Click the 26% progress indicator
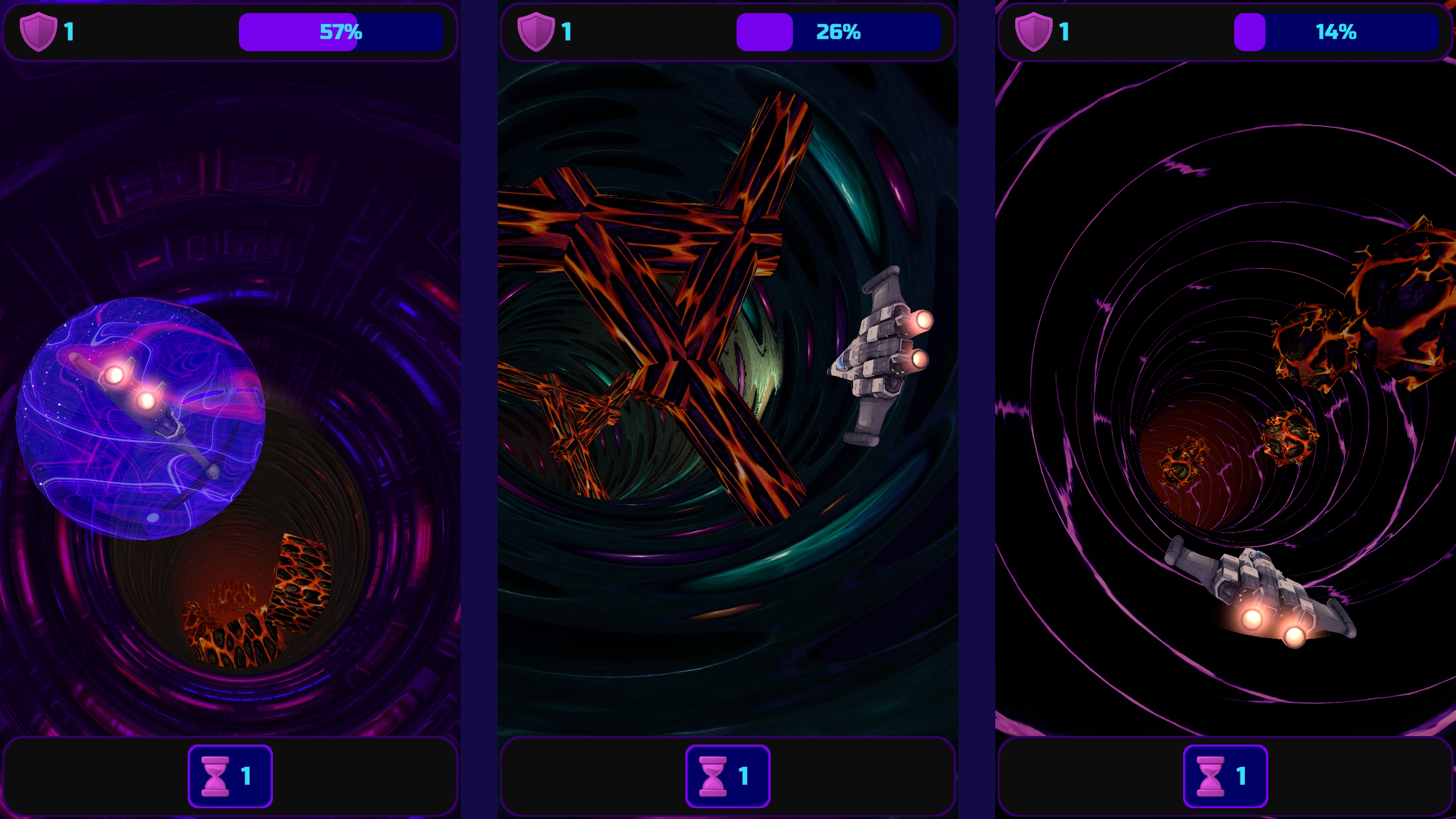Image resolution: width=1456 pixels, height=819 pixels. [x=839, y=32]
